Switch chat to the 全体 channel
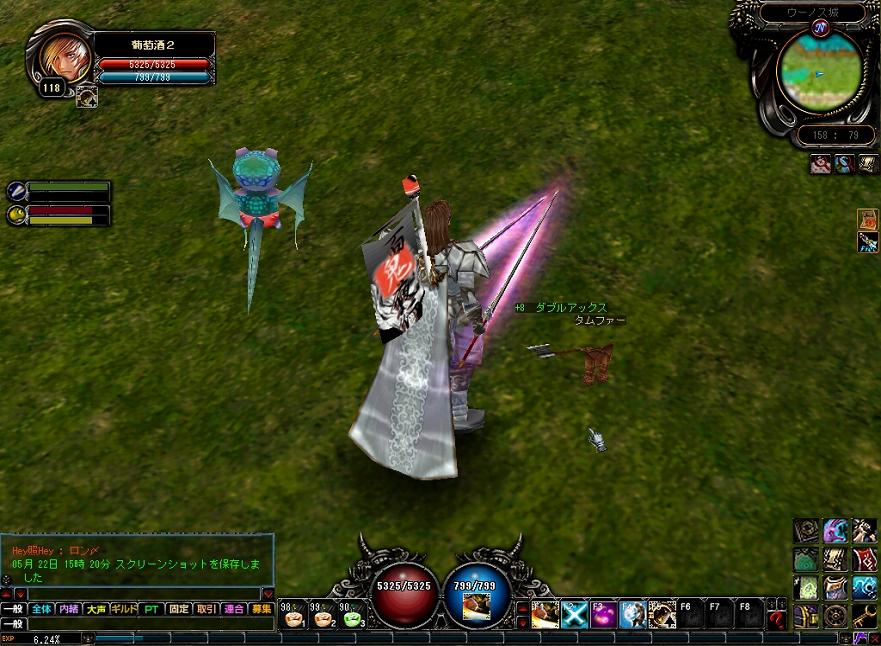This screenshot has width=881, height=646. [41, 608]
